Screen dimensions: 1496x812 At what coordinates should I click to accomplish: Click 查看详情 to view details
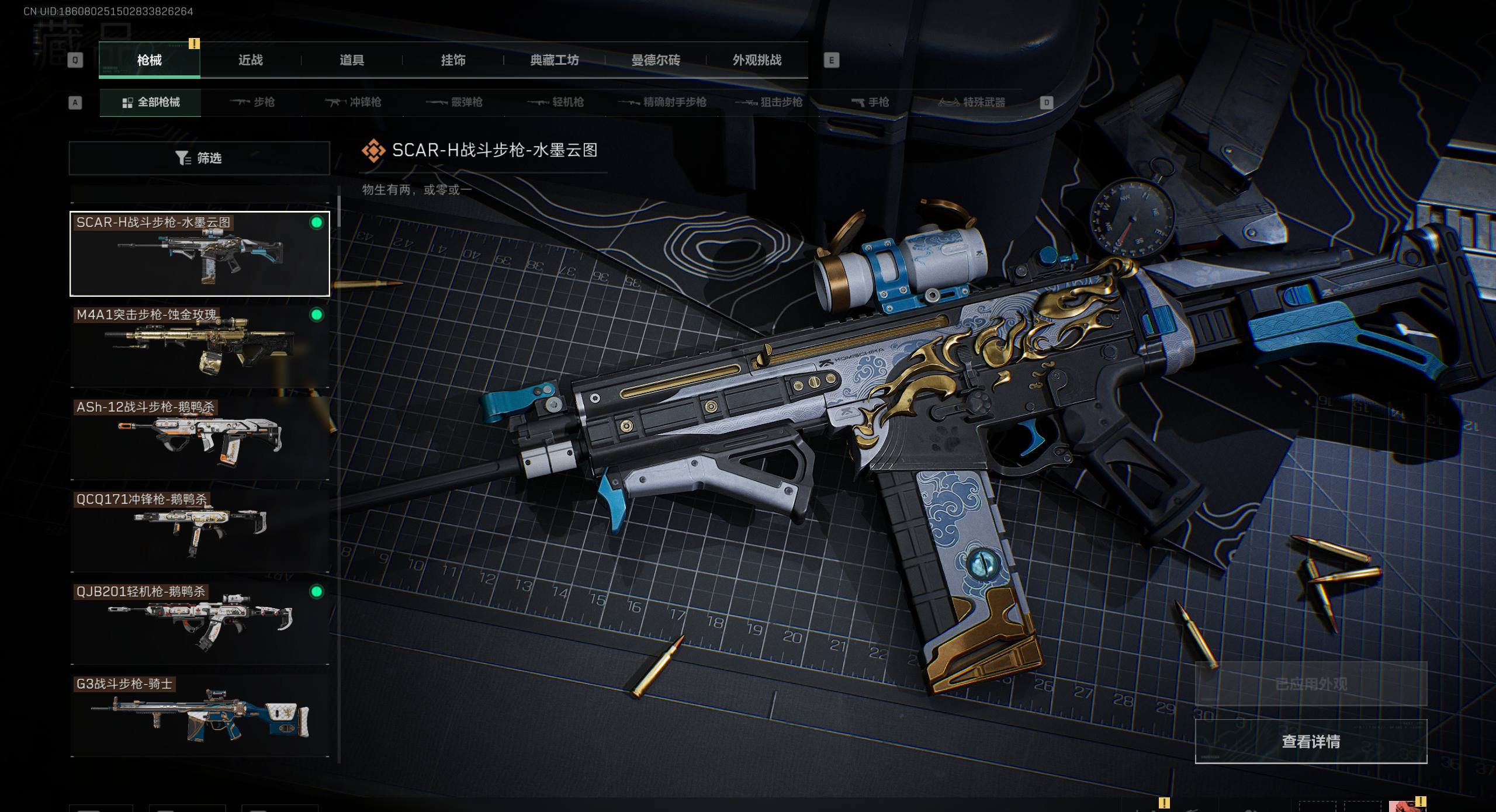pos(1311,741)
